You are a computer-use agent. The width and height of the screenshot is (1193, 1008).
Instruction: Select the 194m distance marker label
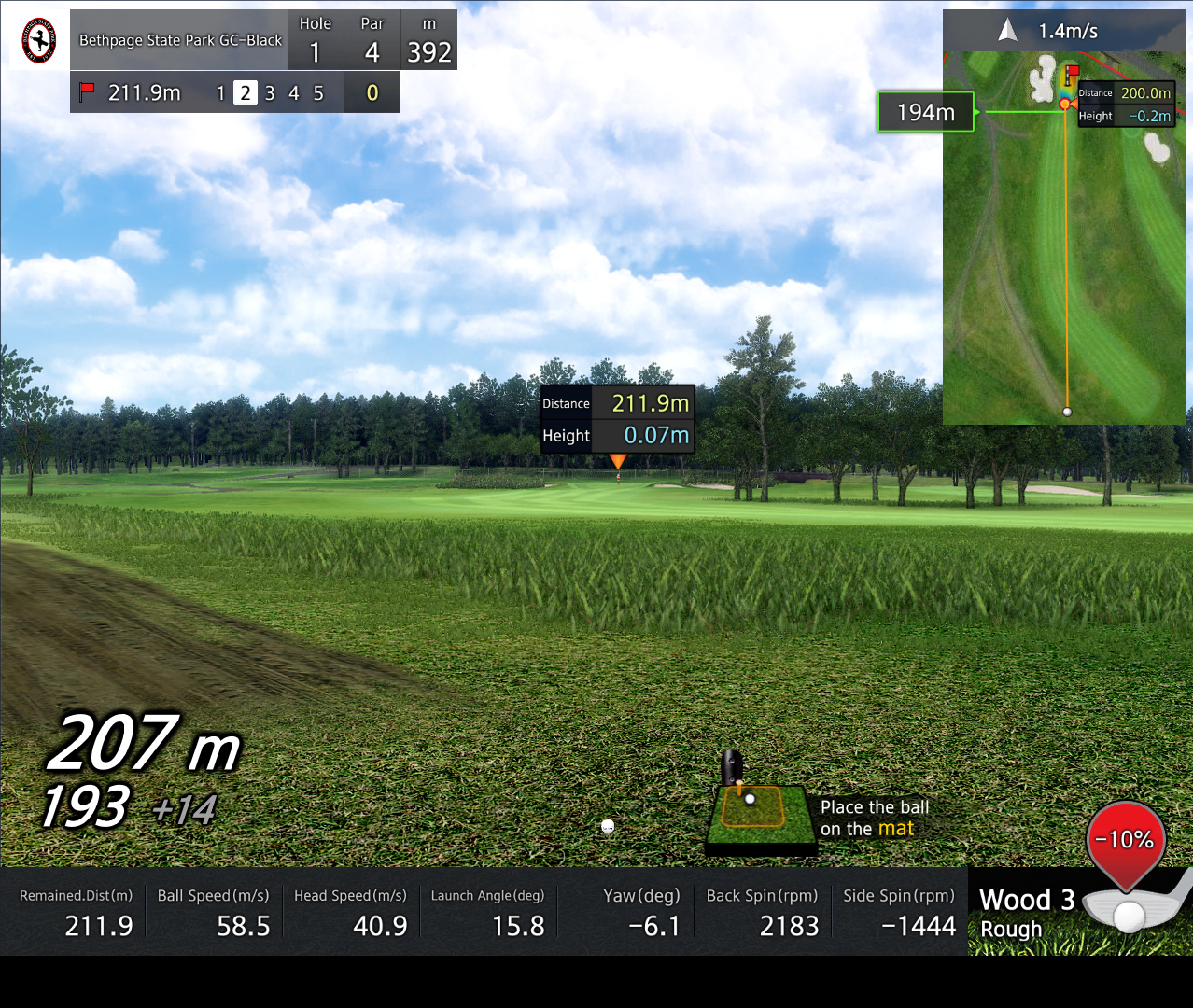[x=925, y=113]
